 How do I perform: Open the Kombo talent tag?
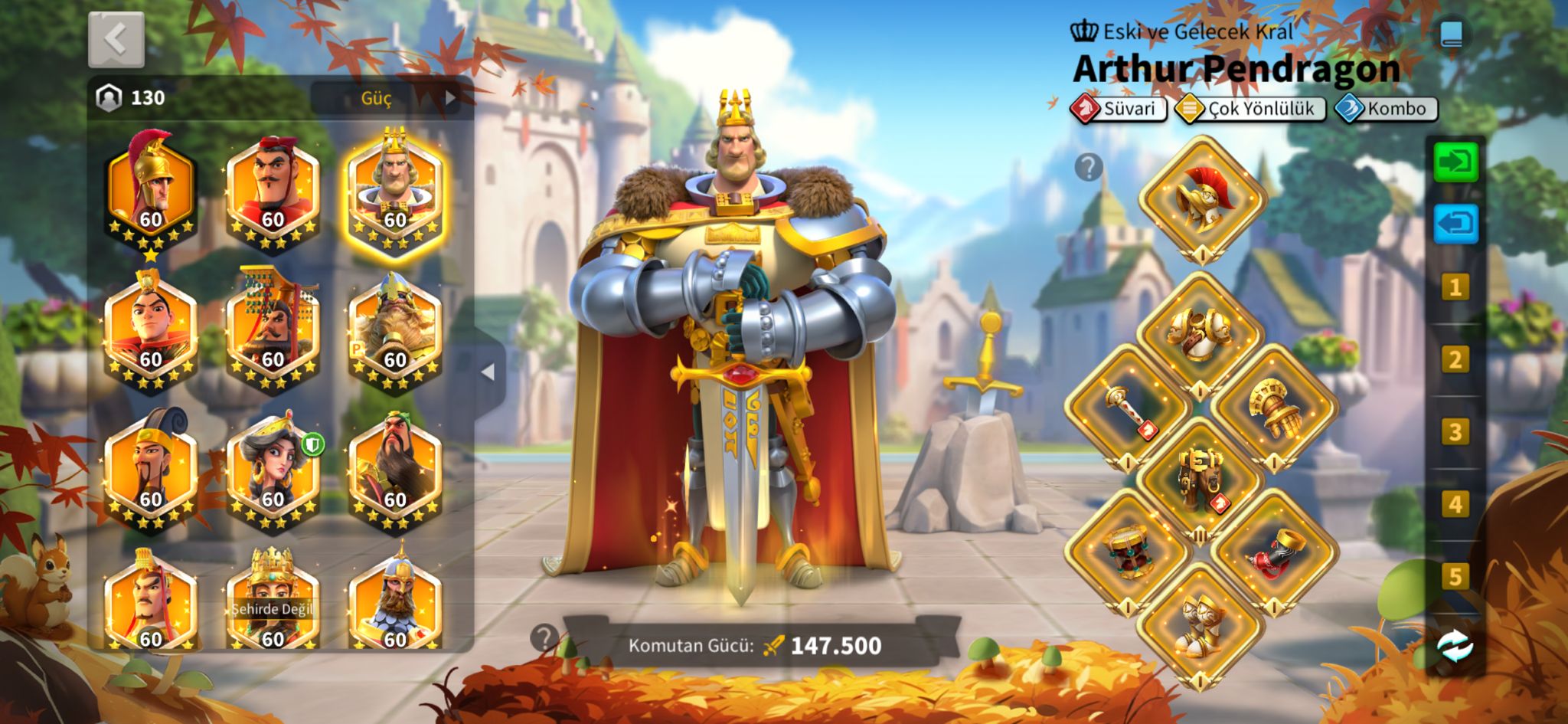coord(1387,109)
